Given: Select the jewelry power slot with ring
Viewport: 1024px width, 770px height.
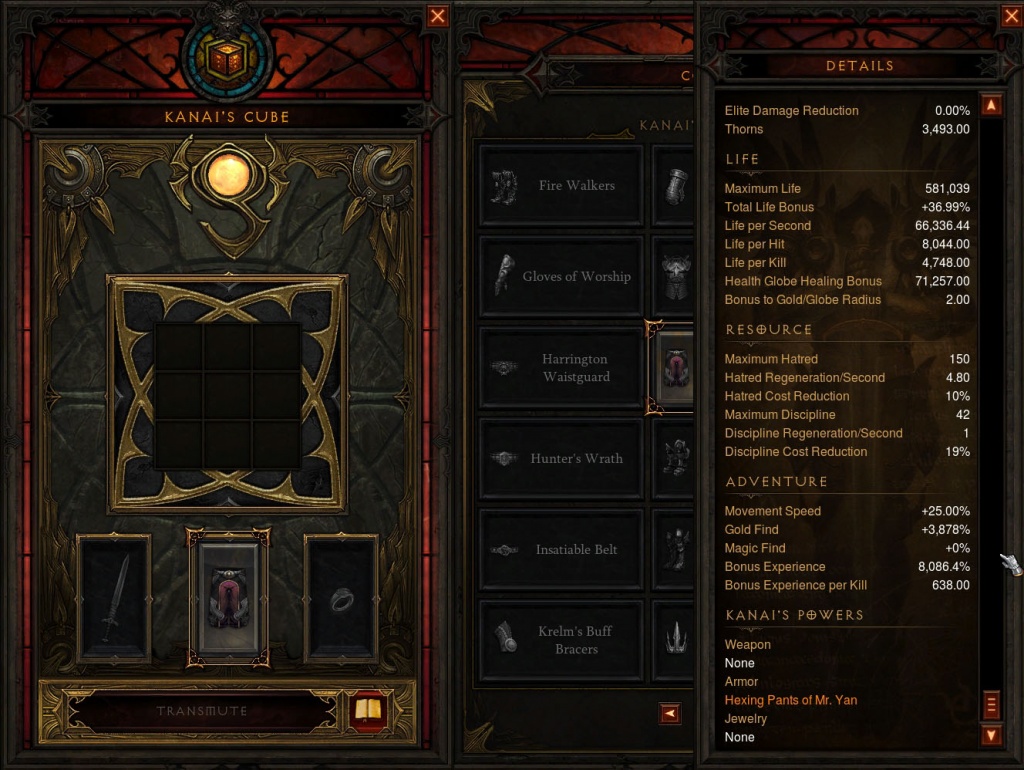Looking at the screenshot, I should [342, 598].
